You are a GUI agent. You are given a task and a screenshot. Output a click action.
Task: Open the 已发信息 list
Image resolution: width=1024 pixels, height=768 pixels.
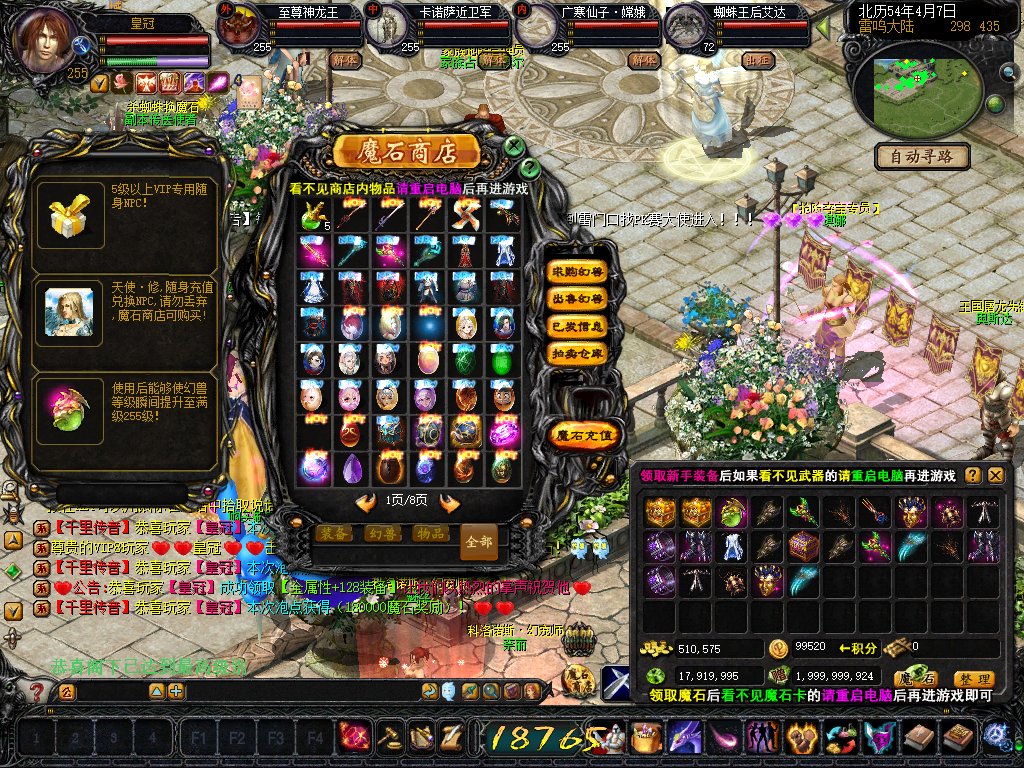(578, 326)
